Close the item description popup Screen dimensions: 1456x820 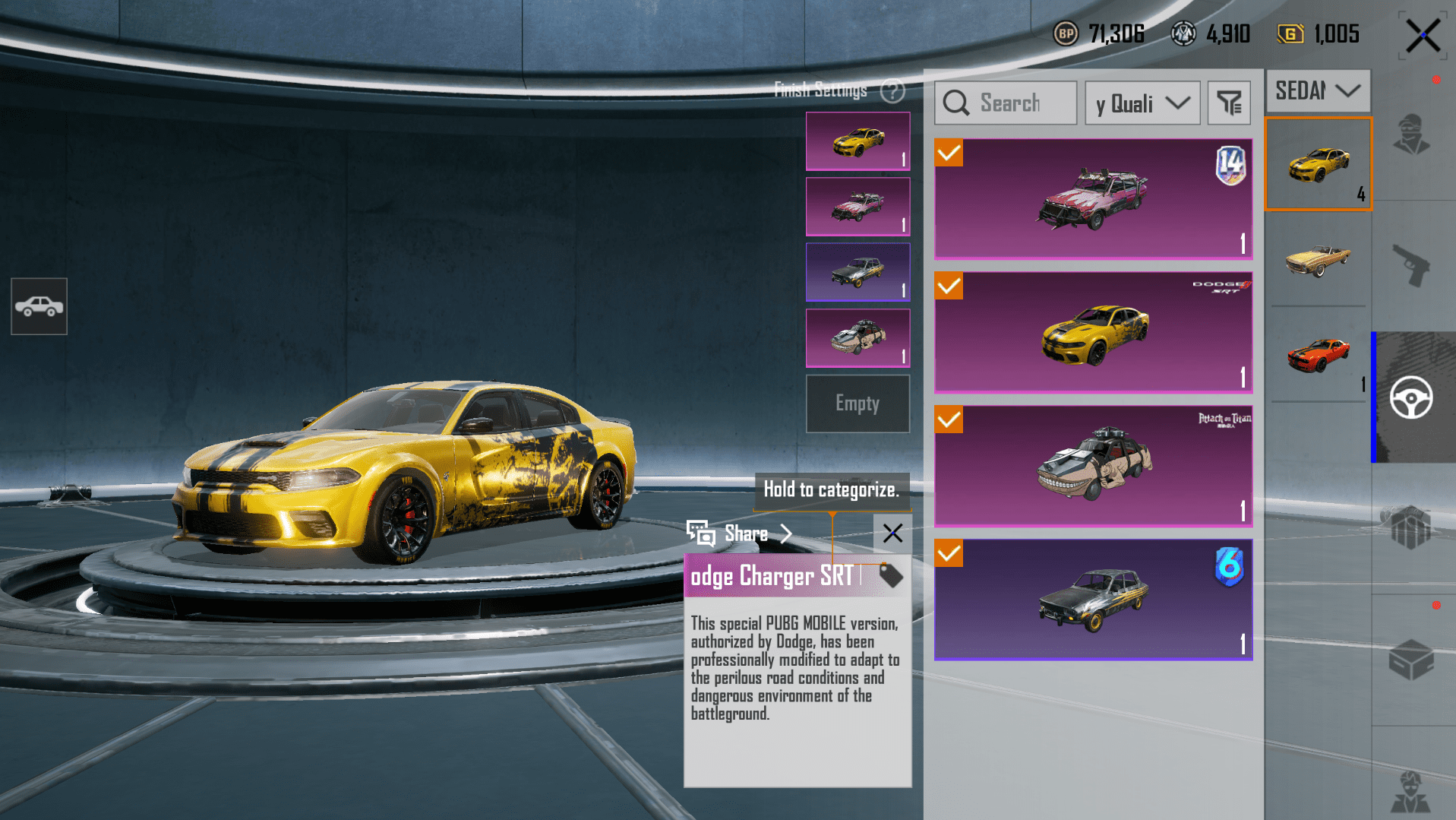892,533
